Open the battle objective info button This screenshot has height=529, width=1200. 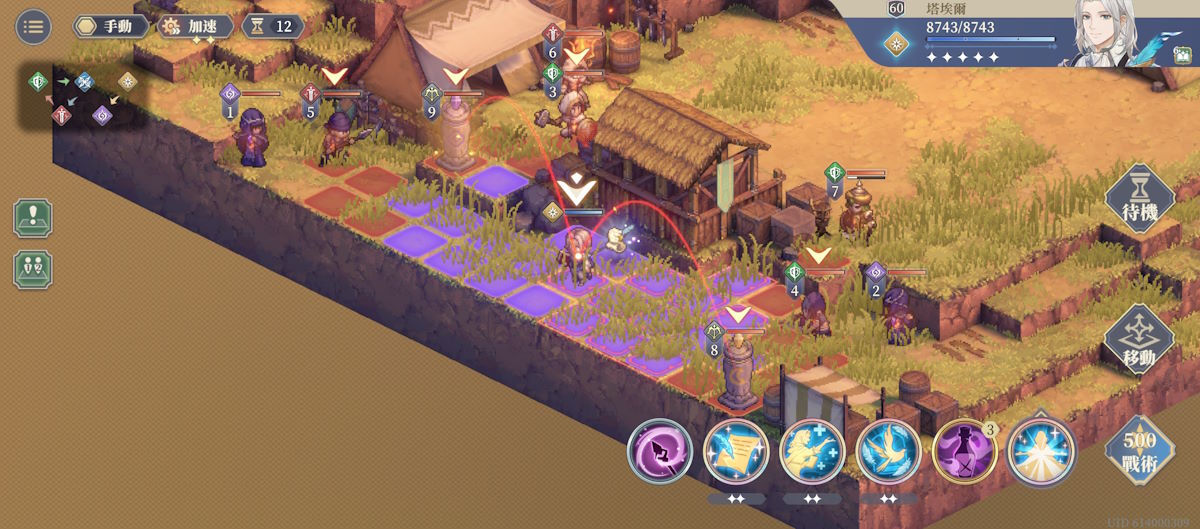click(x=33, y=218)
